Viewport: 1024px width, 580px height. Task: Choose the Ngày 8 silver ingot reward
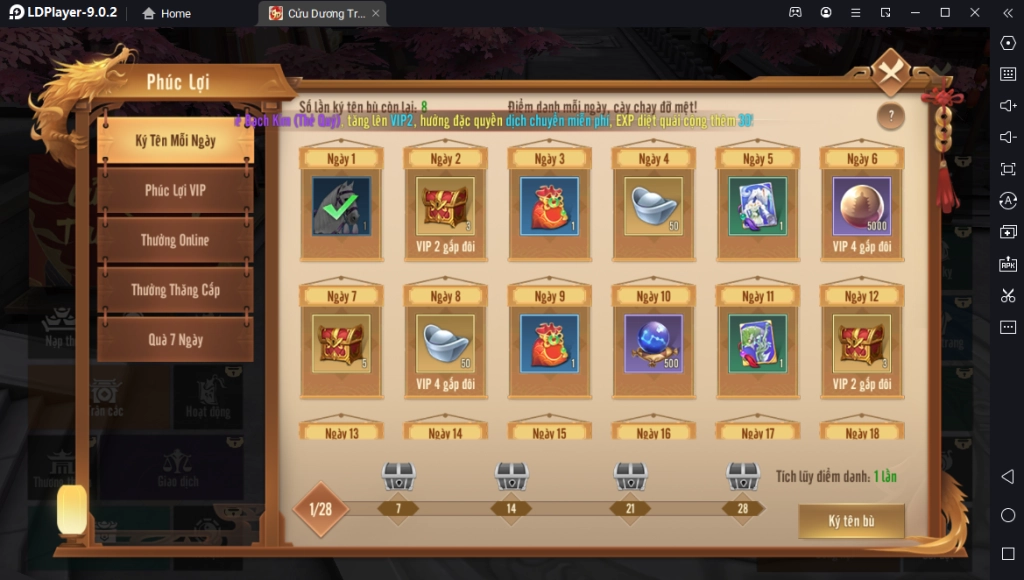coord(445,344)
